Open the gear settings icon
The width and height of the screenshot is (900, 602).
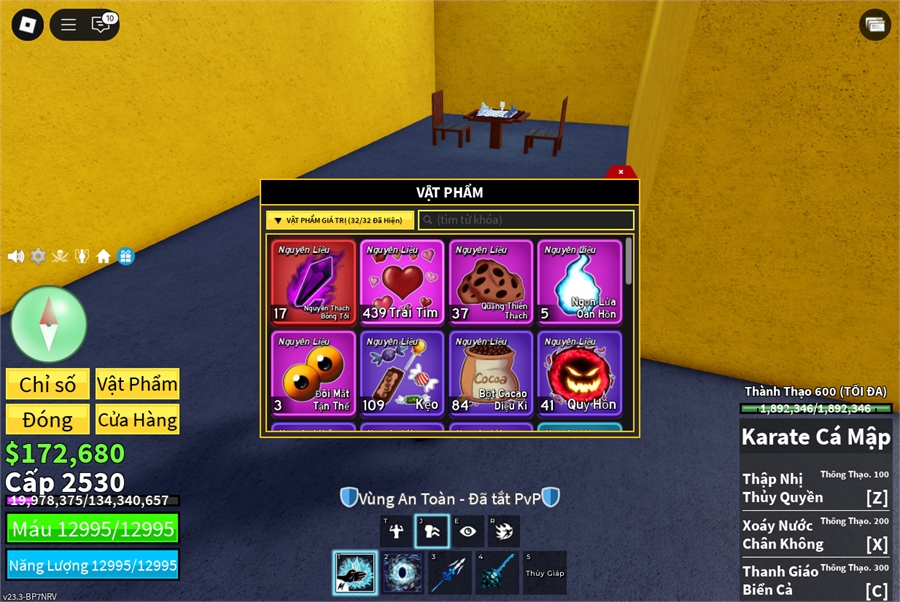point(38,256)
